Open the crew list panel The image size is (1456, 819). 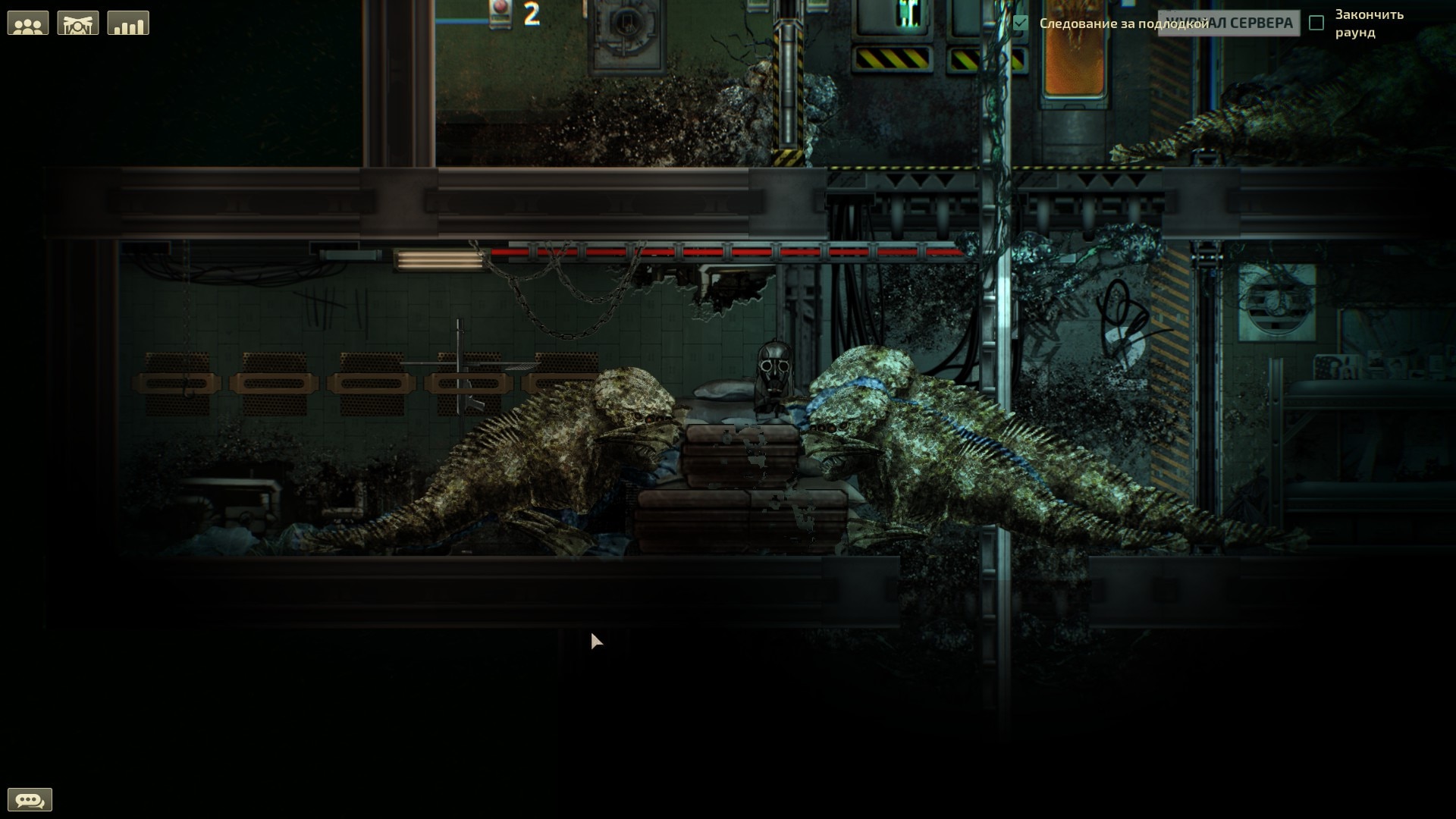coord(28,24)
